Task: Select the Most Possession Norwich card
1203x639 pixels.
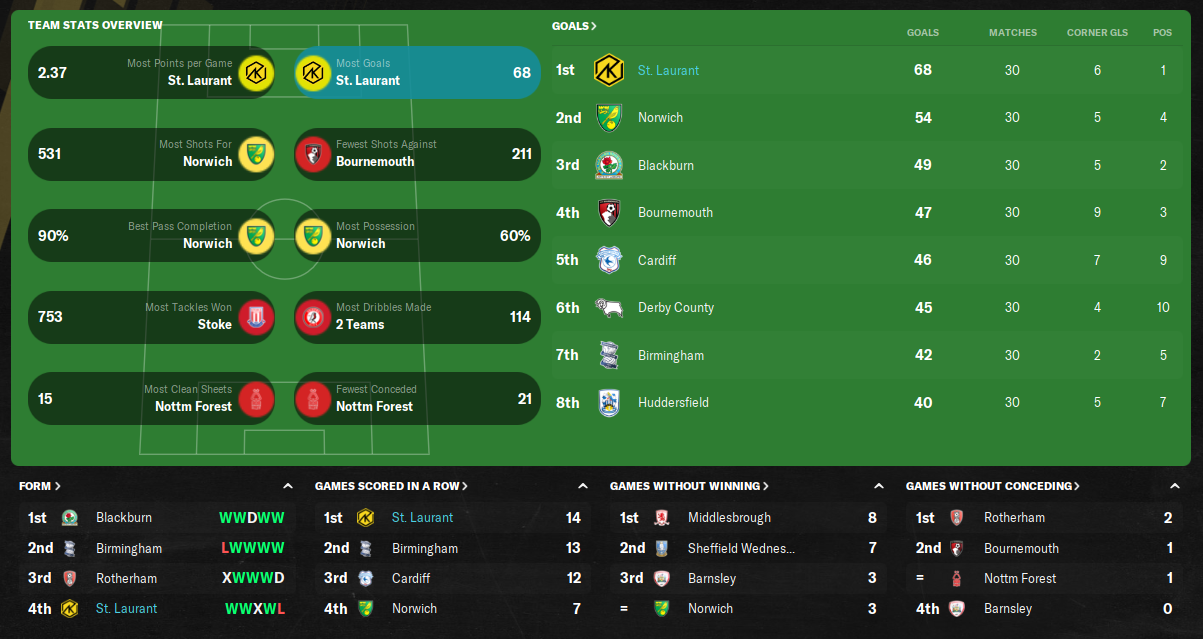Action: pyautogui.click(x=417, y=235)
